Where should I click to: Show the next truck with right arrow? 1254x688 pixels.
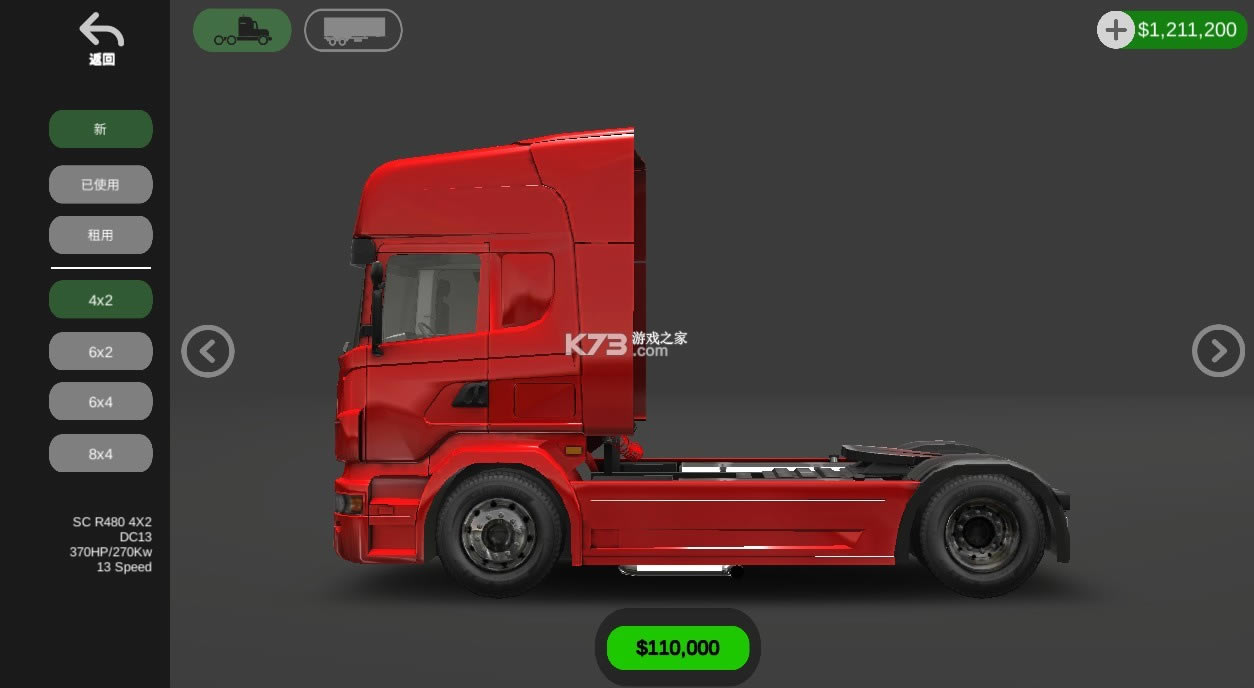click(1218, 351)
